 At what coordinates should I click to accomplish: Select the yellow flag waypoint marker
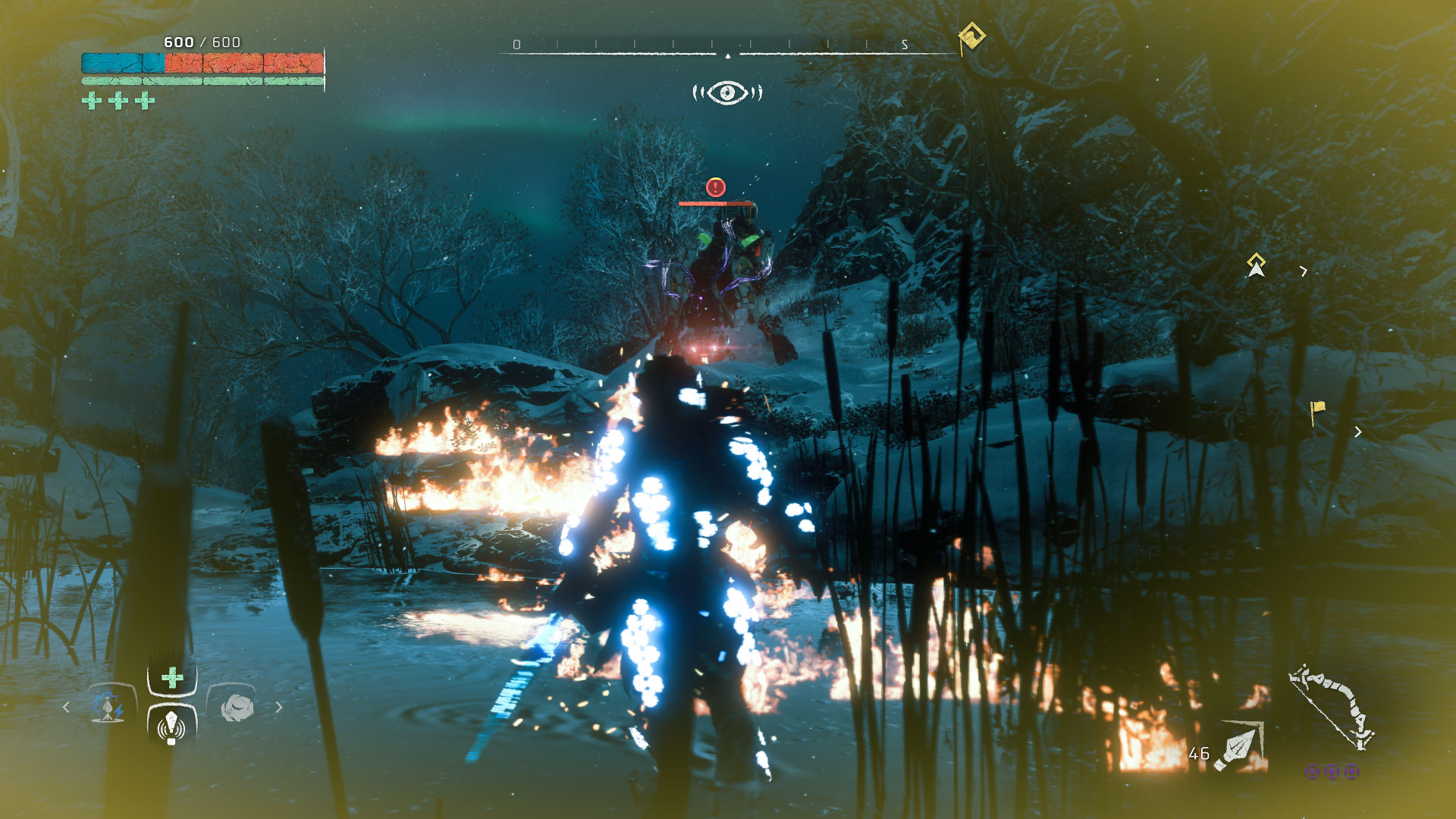(1317, 411)
